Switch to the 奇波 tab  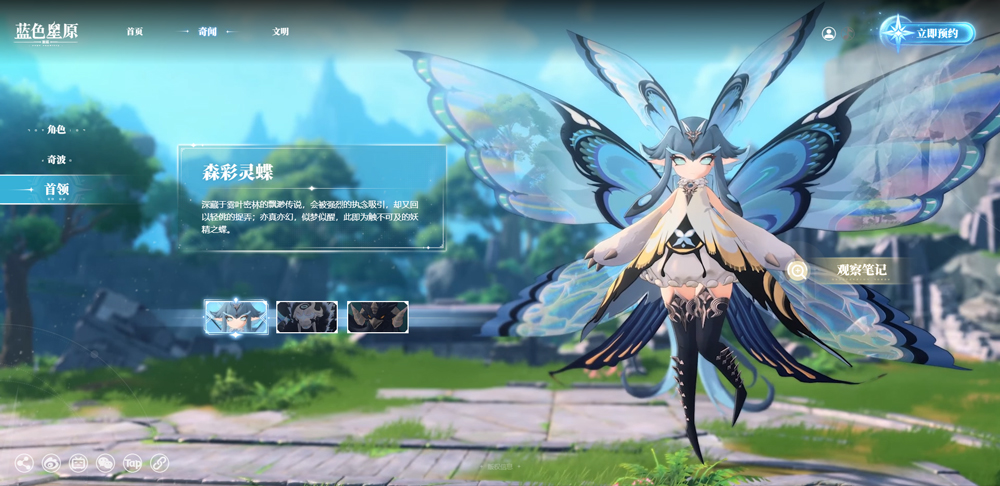(56, 160)
